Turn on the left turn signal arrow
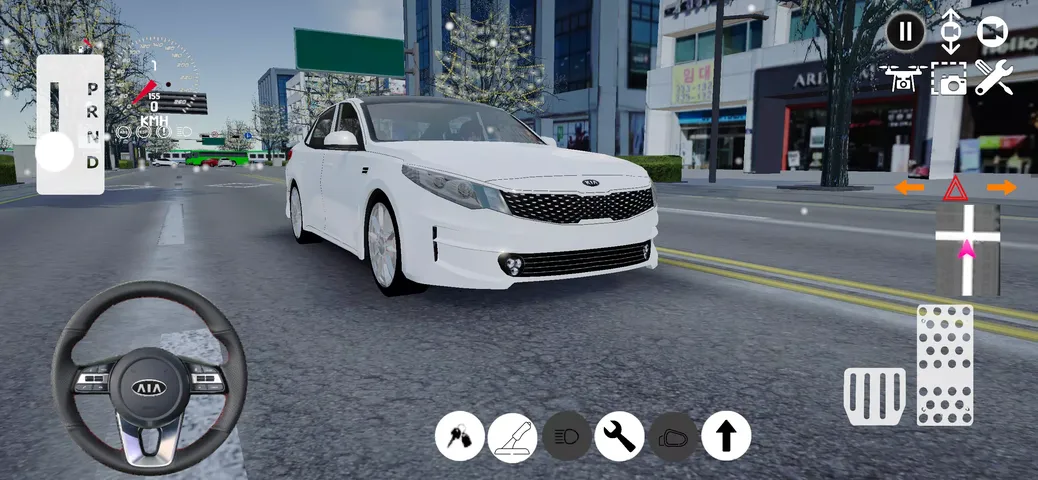Image resolution: width=1038 pixels, height=480 pixels. point(909,187)
